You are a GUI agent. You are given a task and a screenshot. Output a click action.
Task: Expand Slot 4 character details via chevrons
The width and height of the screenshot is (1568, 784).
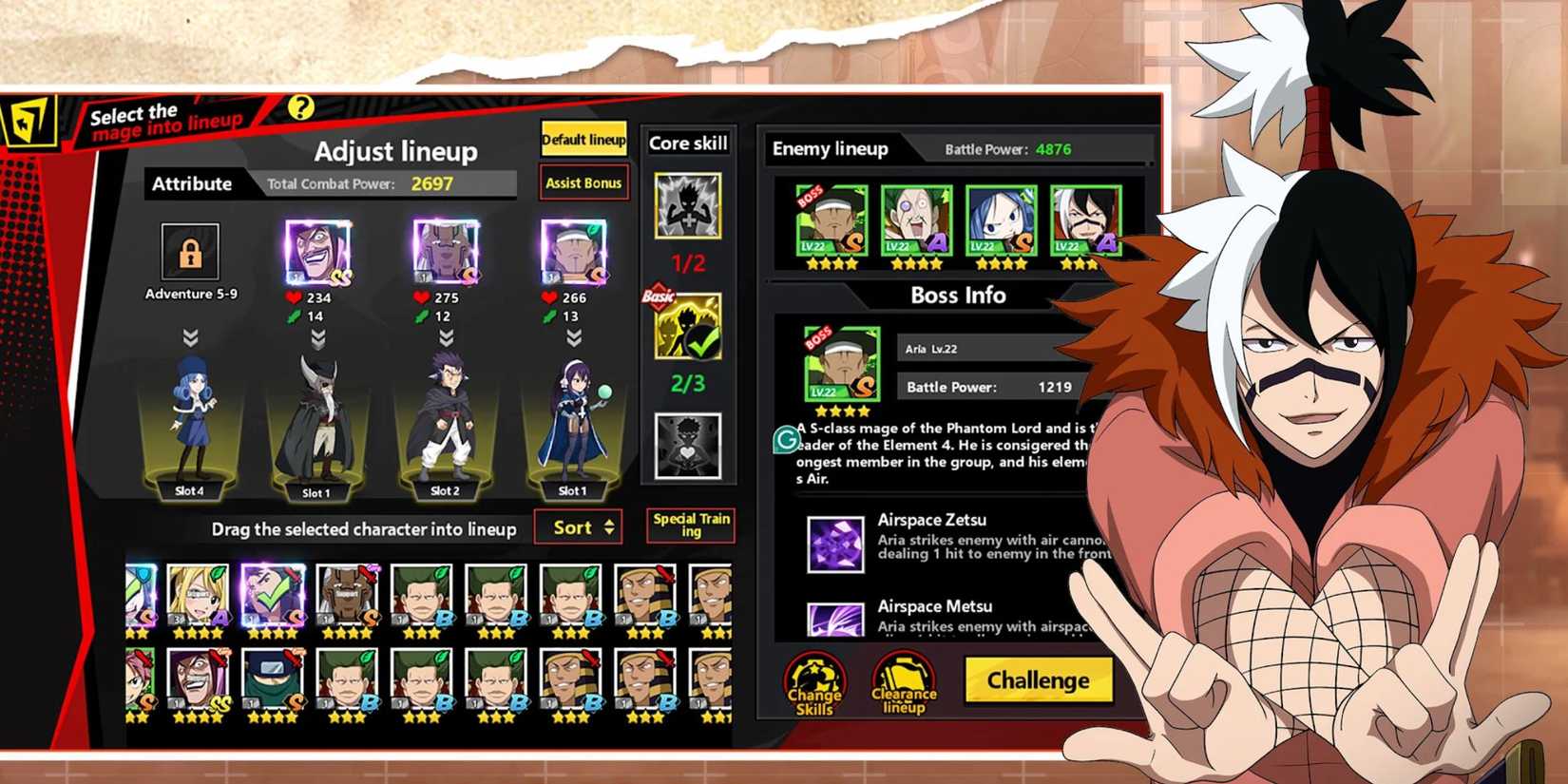point(188,335)
